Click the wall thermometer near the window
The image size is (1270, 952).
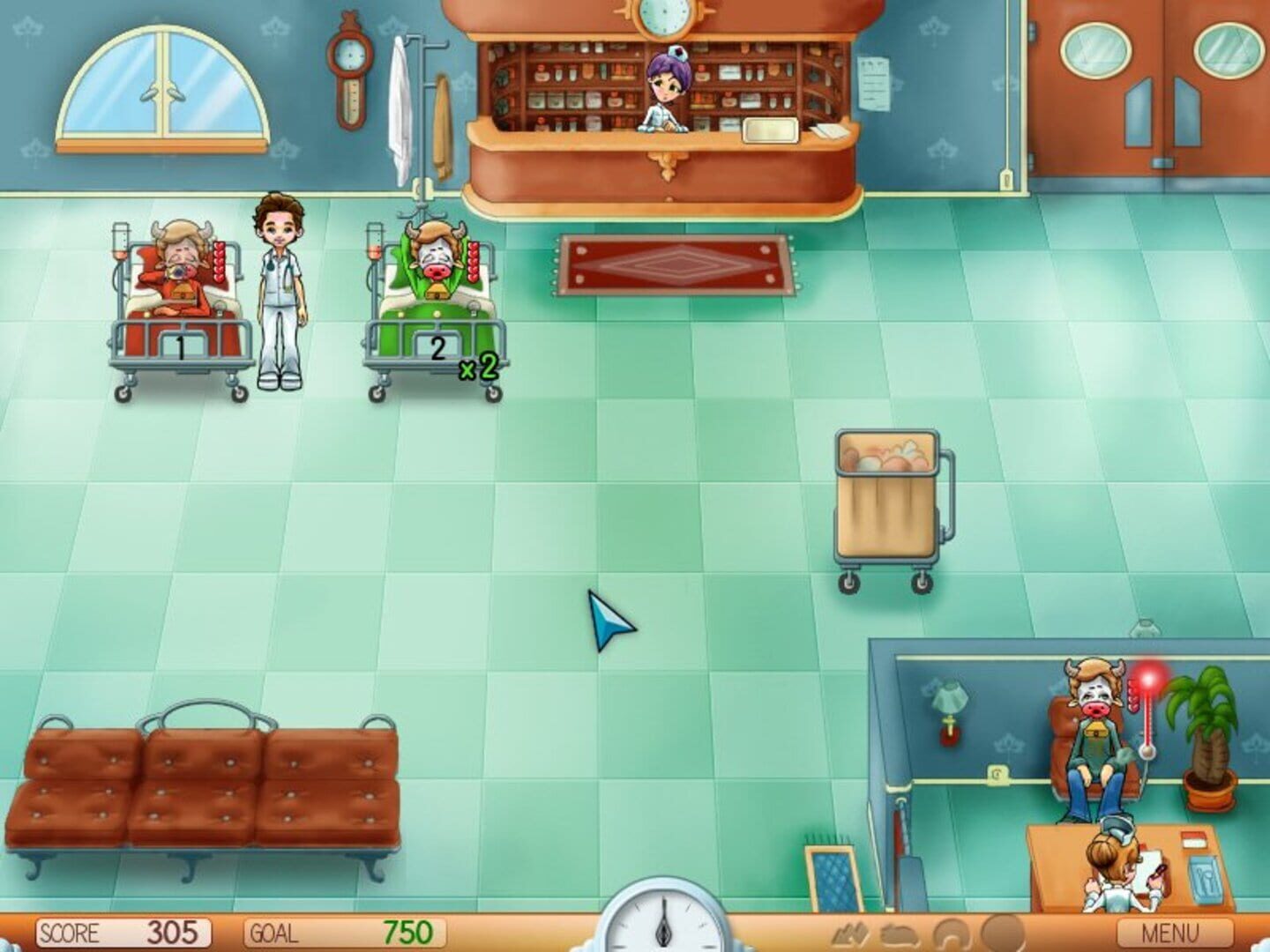tap(350, 71)
